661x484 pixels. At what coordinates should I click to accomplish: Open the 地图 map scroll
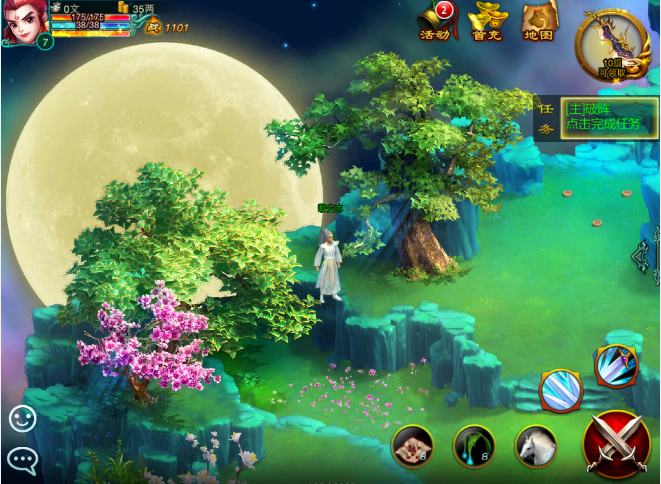pyautogui.click(x=540, y=22)
